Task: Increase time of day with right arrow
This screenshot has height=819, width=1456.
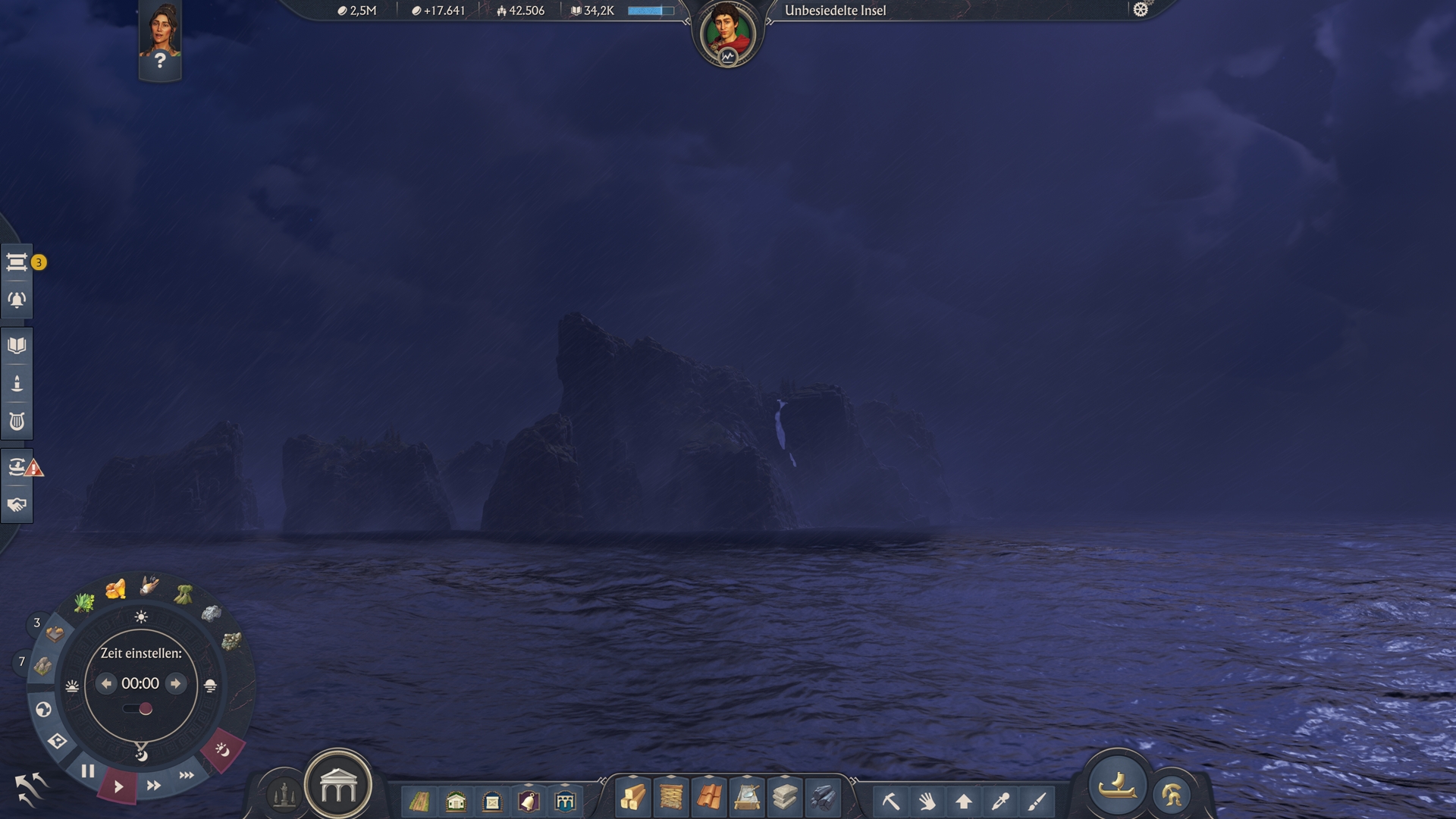Action: click(x=176, y=683)
